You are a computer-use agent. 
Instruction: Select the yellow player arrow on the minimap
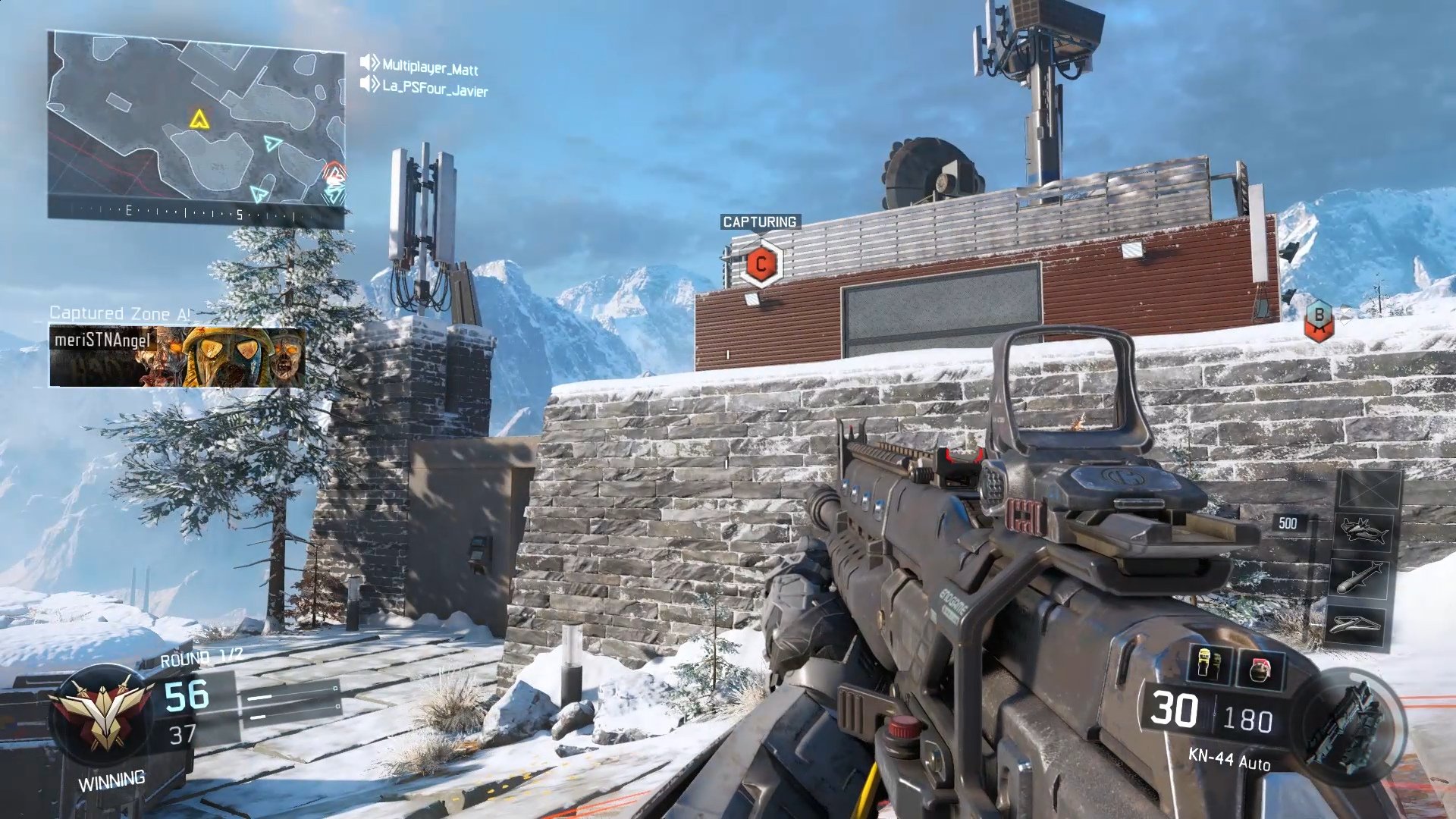[x=199, y=120]
